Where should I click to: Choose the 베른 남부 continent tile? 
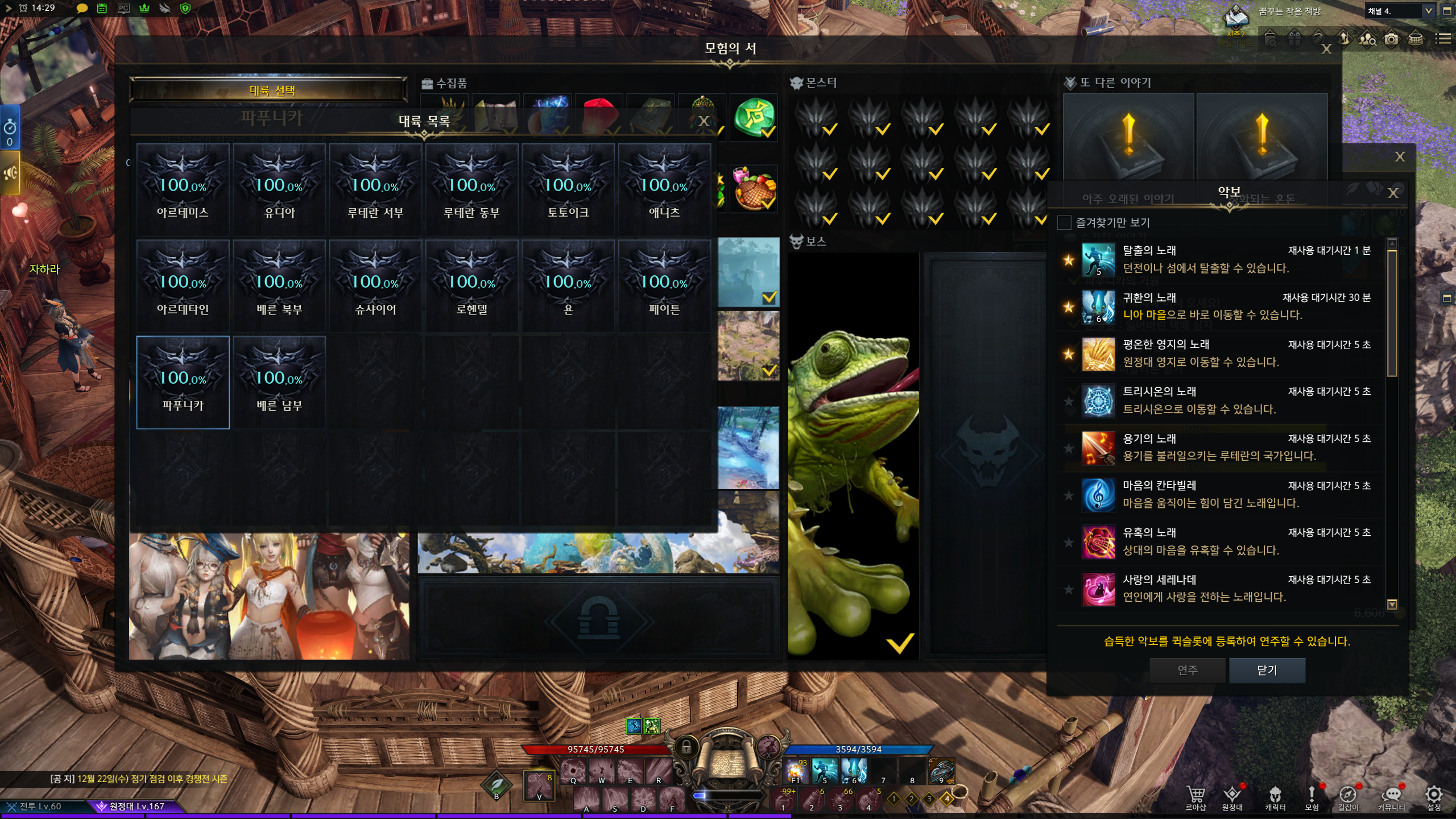(x=279, y=382)
